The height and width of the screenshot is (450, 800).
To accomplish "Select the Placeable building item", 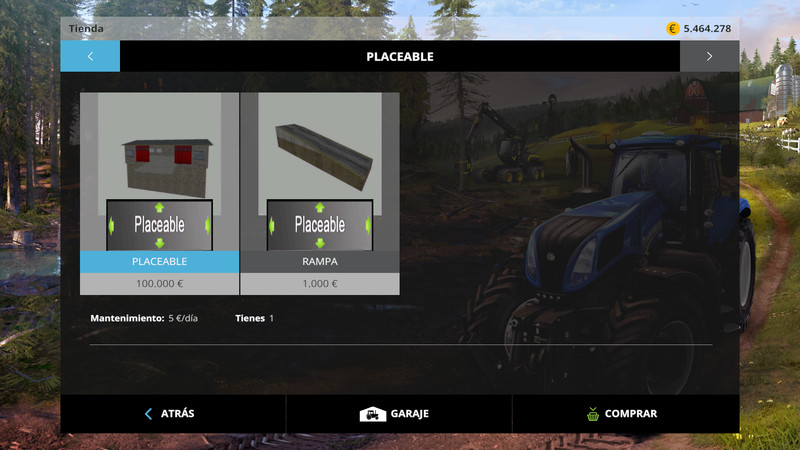I will pos(160,182).
